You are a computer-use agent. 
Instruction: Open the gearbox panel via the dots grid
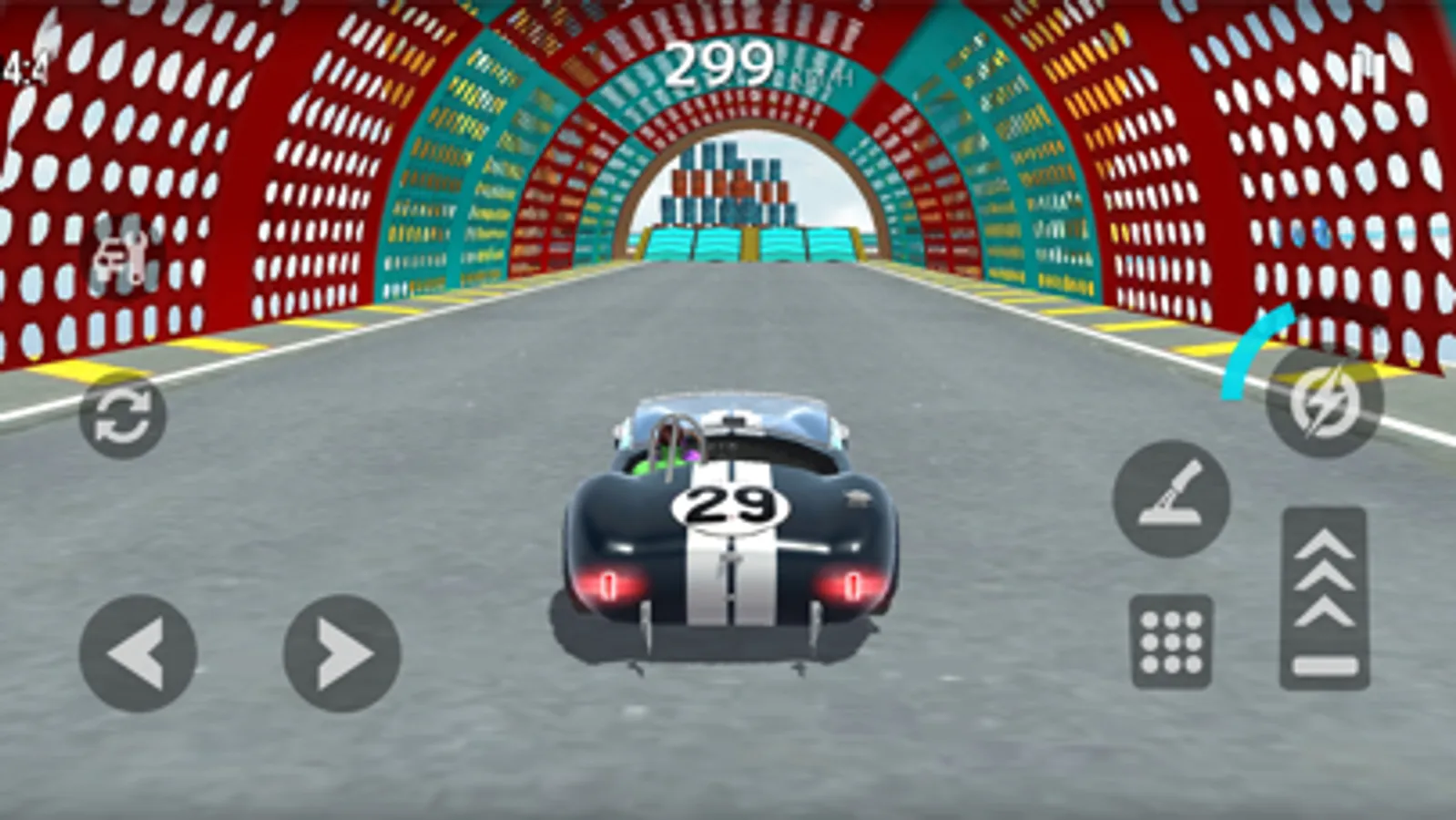pos(1170,640)
